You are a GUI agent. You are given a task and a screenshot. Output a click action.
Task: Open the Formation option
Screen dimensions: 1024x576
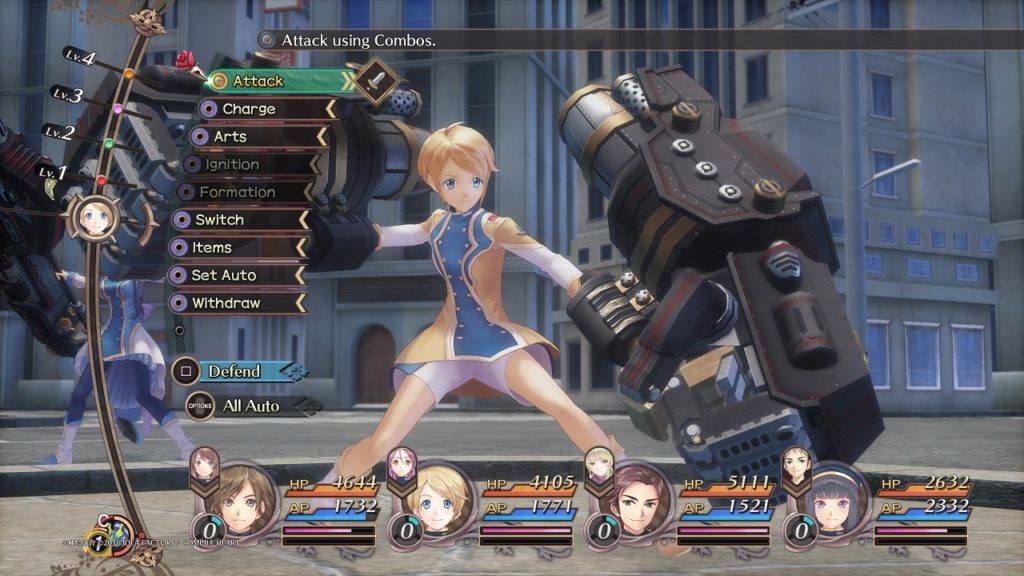(x=240, y=192)
